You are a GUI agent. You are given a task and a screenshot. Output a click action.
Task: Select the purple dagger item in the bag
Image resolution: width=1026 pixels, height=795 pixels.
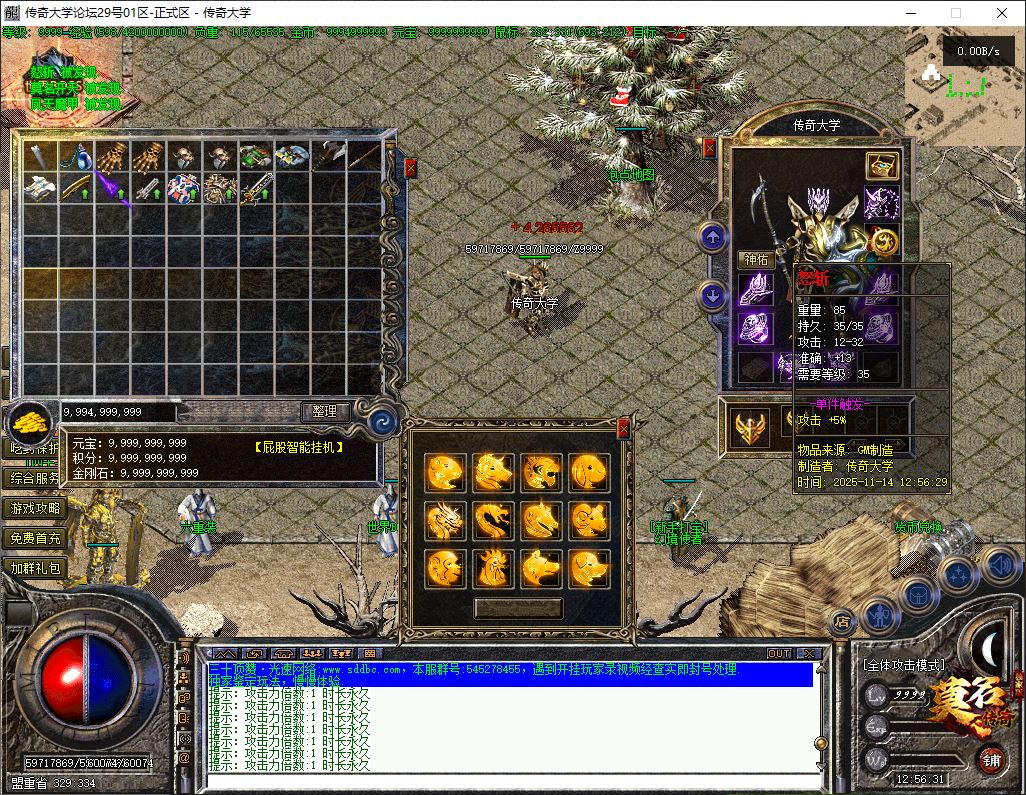(x=111, y=187)
